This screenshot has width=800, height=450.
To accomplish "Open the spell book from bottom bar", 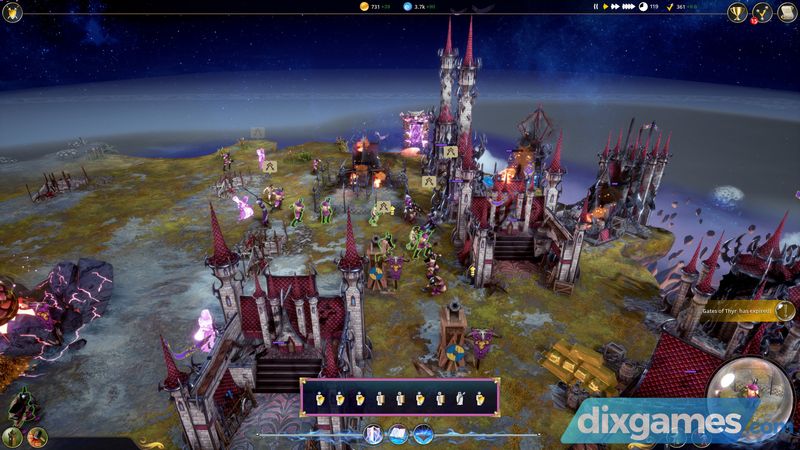I will point(397,434).
